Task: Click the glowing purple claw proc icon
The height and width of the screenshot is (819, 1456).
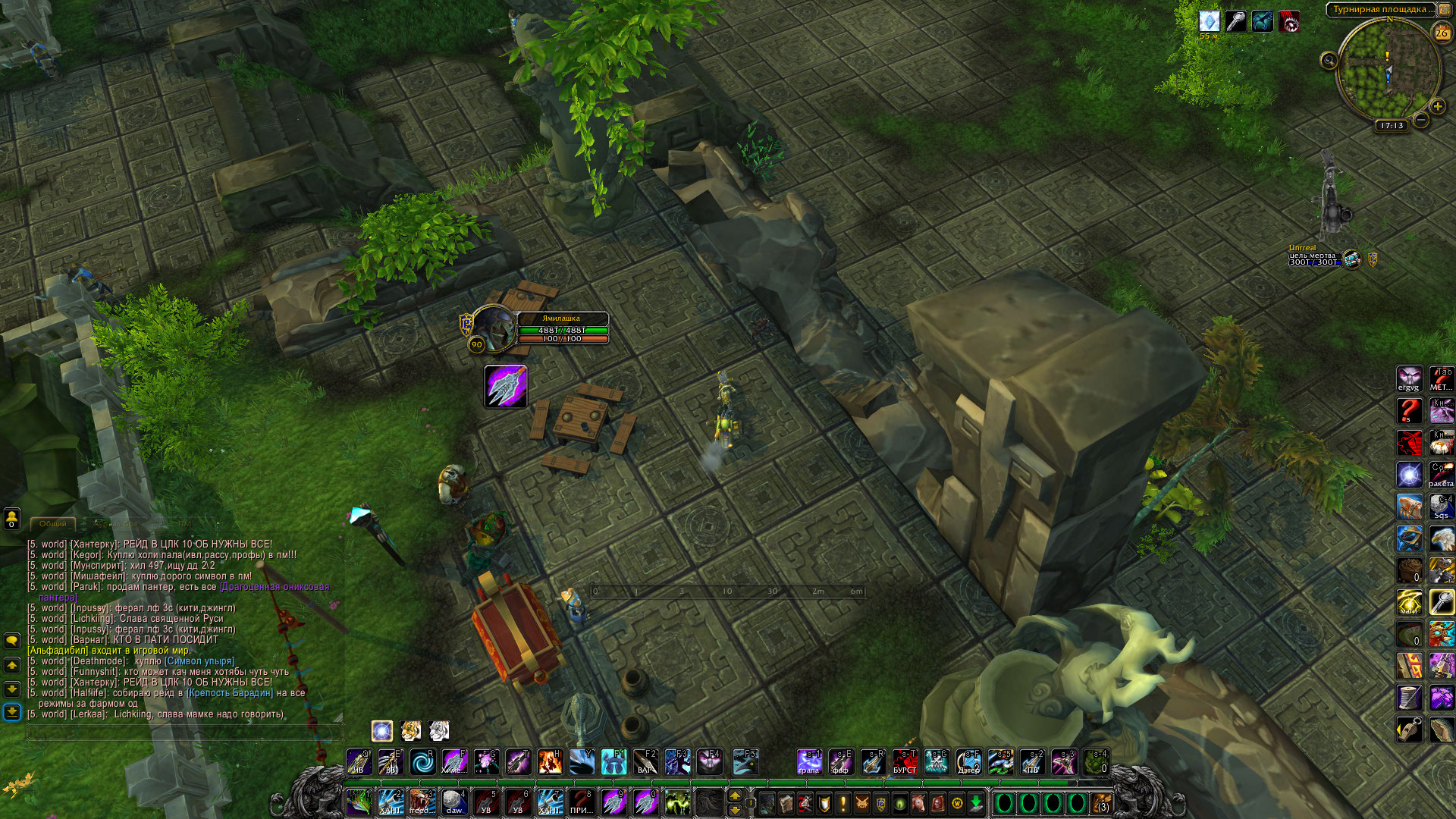Action: (506, 387)
